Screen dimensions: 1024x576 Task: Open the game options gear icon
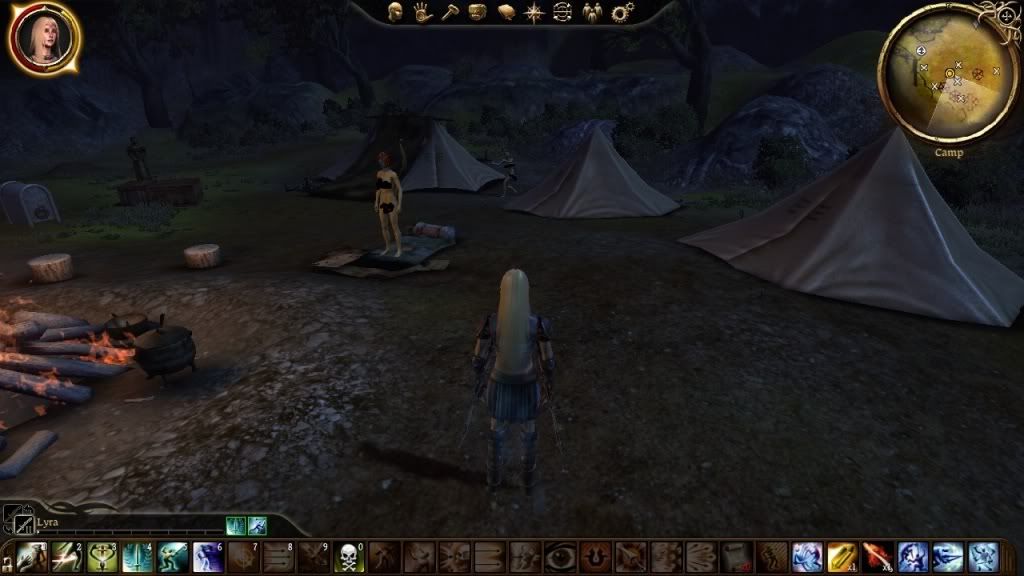[x=622, y=13]
